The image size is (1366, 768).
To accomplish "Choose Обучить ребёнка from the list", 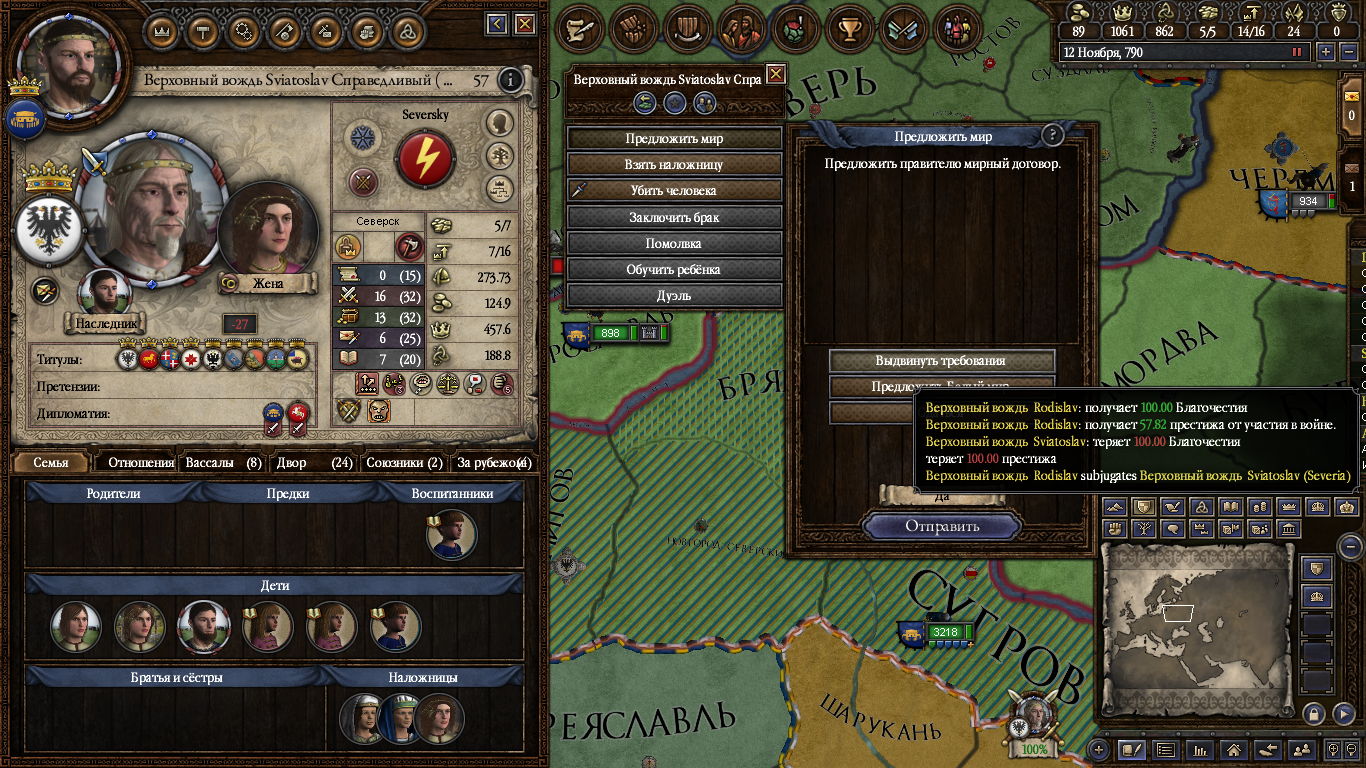I will [674, 269].
